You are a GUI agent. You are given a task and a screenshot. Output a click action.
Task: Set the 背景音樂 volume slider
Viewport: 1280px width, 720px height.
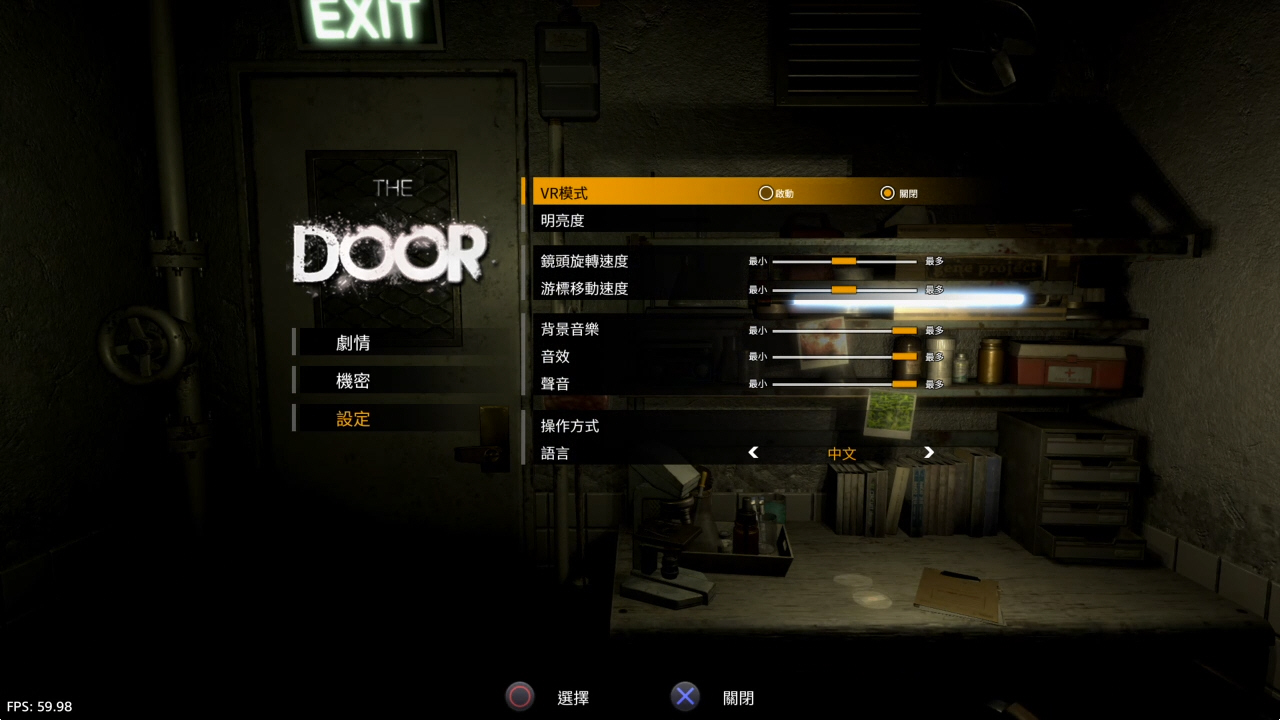[x=904, y=330]
